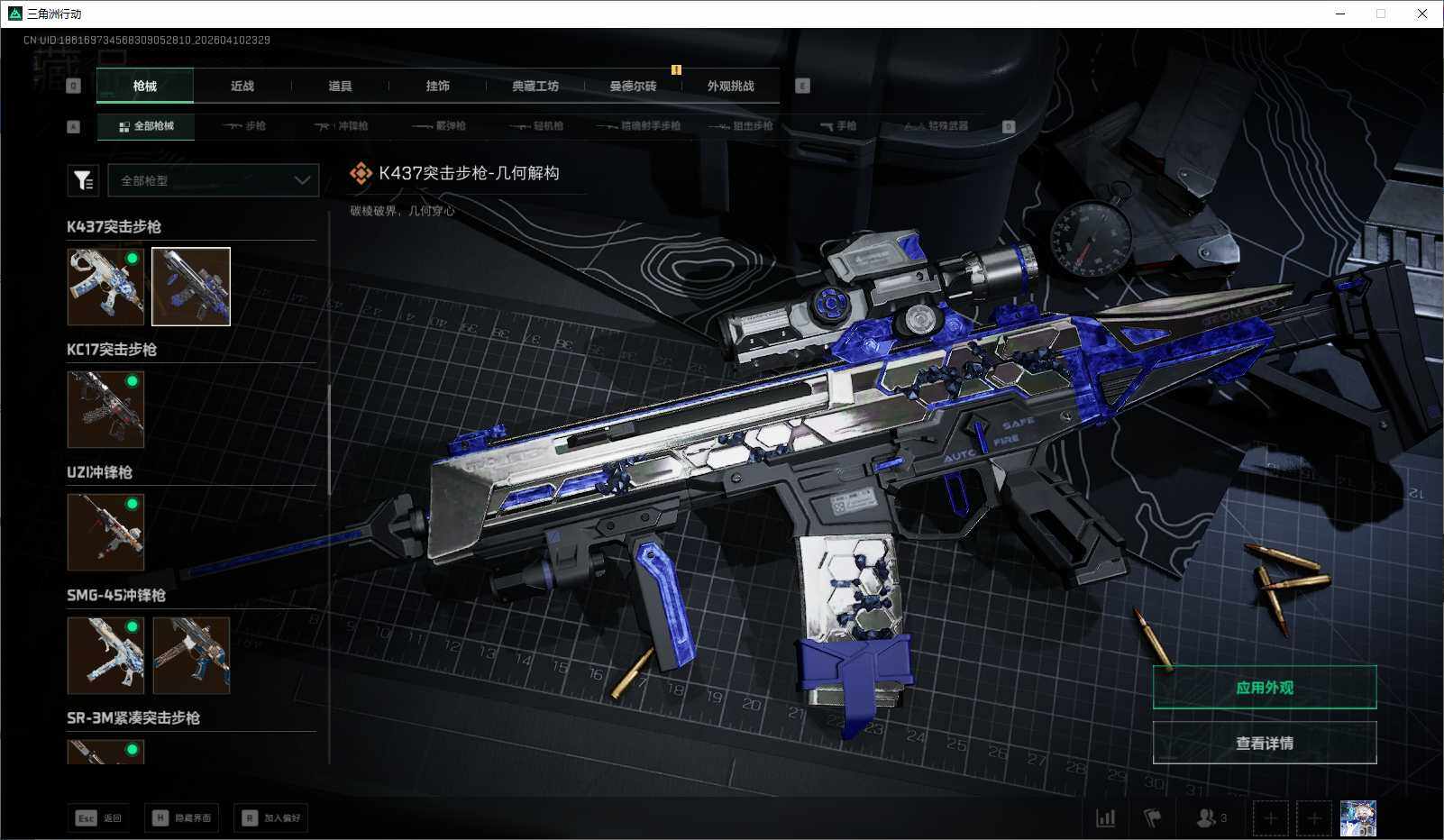Choose the KC17 assault rifle skin
The image size is (1444, 840).
point(105,409)
